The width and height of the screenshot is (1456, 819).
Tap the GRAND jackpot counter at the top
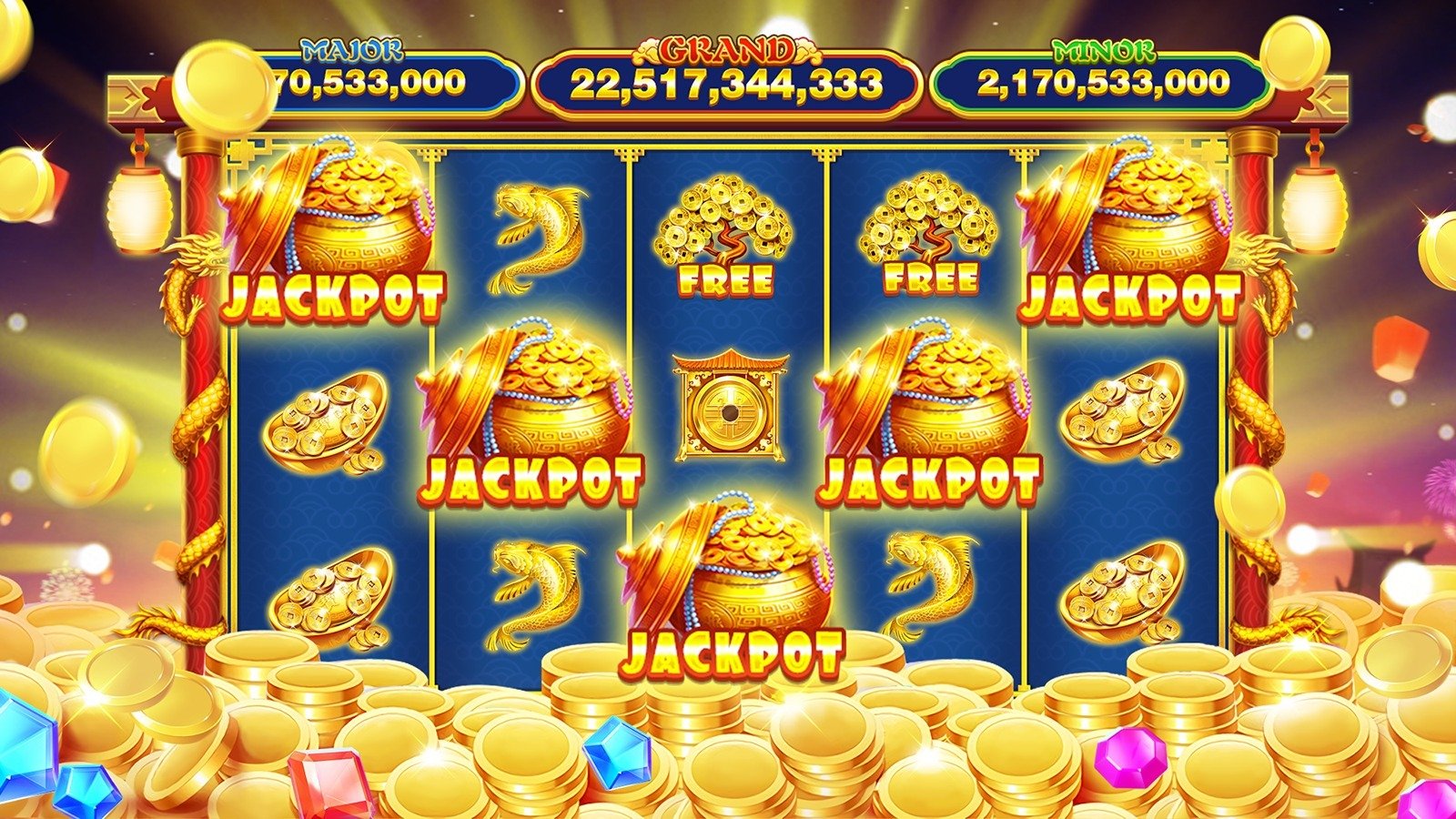[728, 82]
